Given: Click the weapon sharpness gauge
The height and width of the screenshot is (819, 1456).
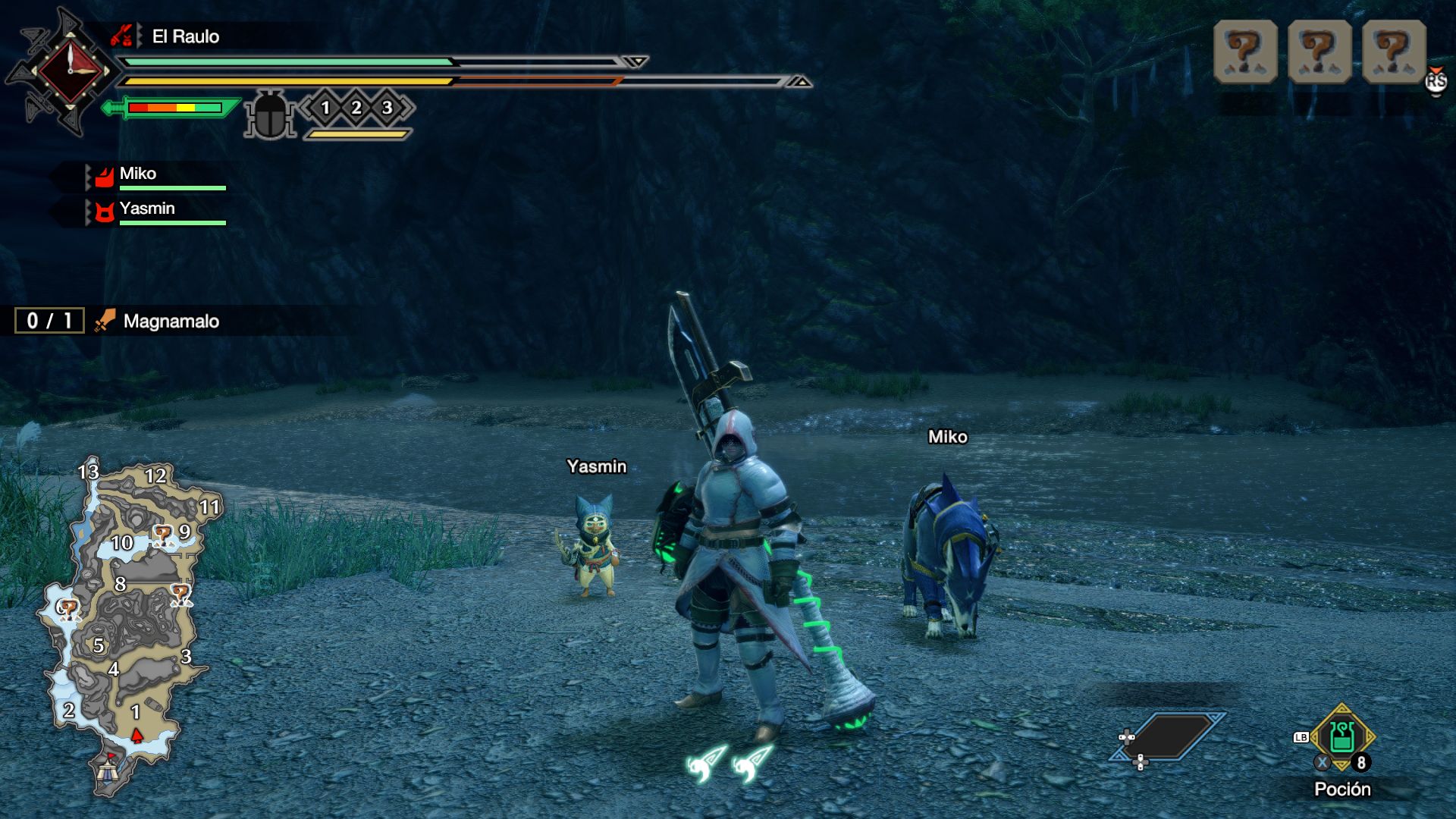Looking at the screenshot, I should tap(174, 108).
